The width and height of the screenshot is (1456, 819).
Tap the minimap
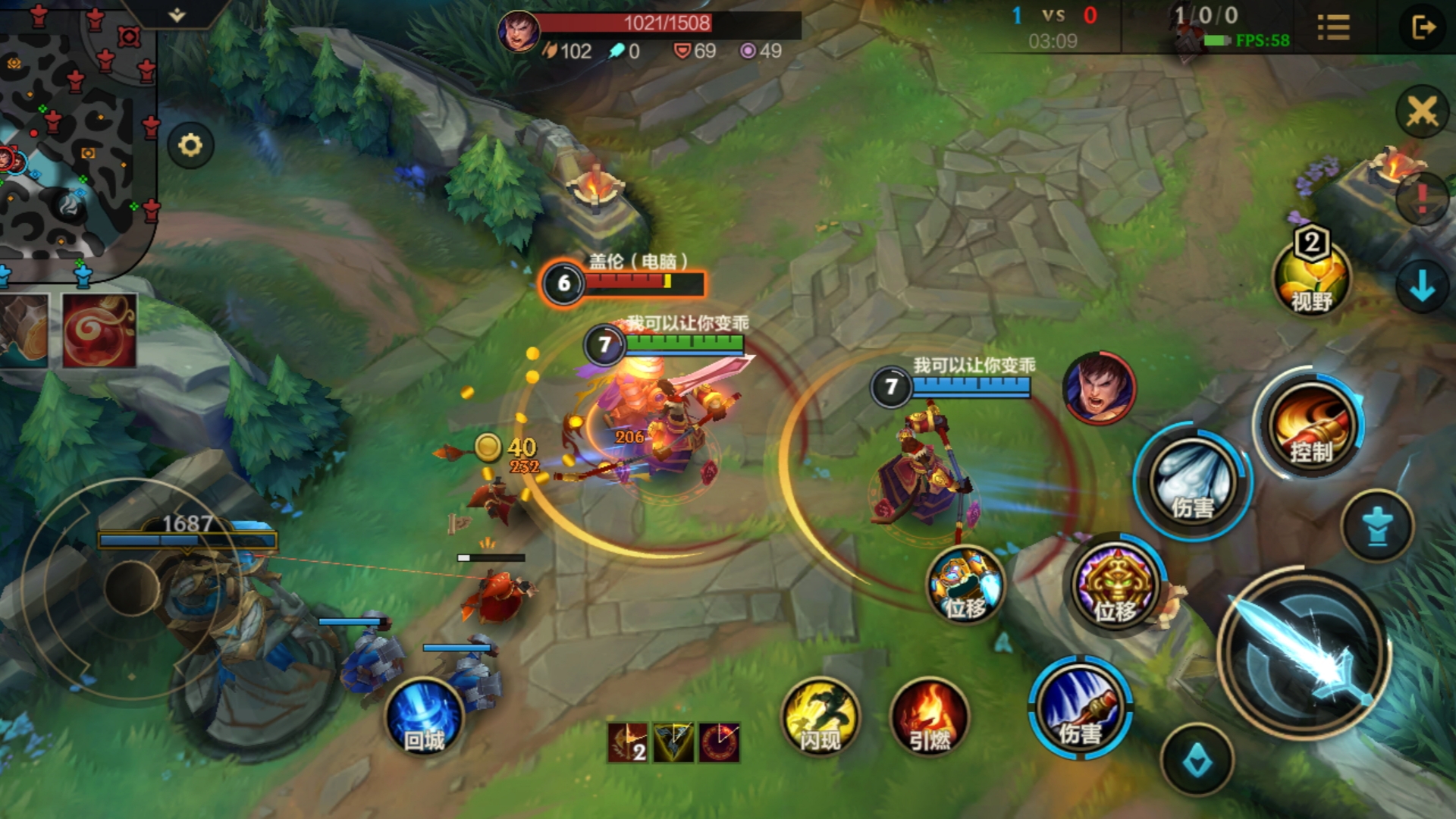[x=76, y=129]
